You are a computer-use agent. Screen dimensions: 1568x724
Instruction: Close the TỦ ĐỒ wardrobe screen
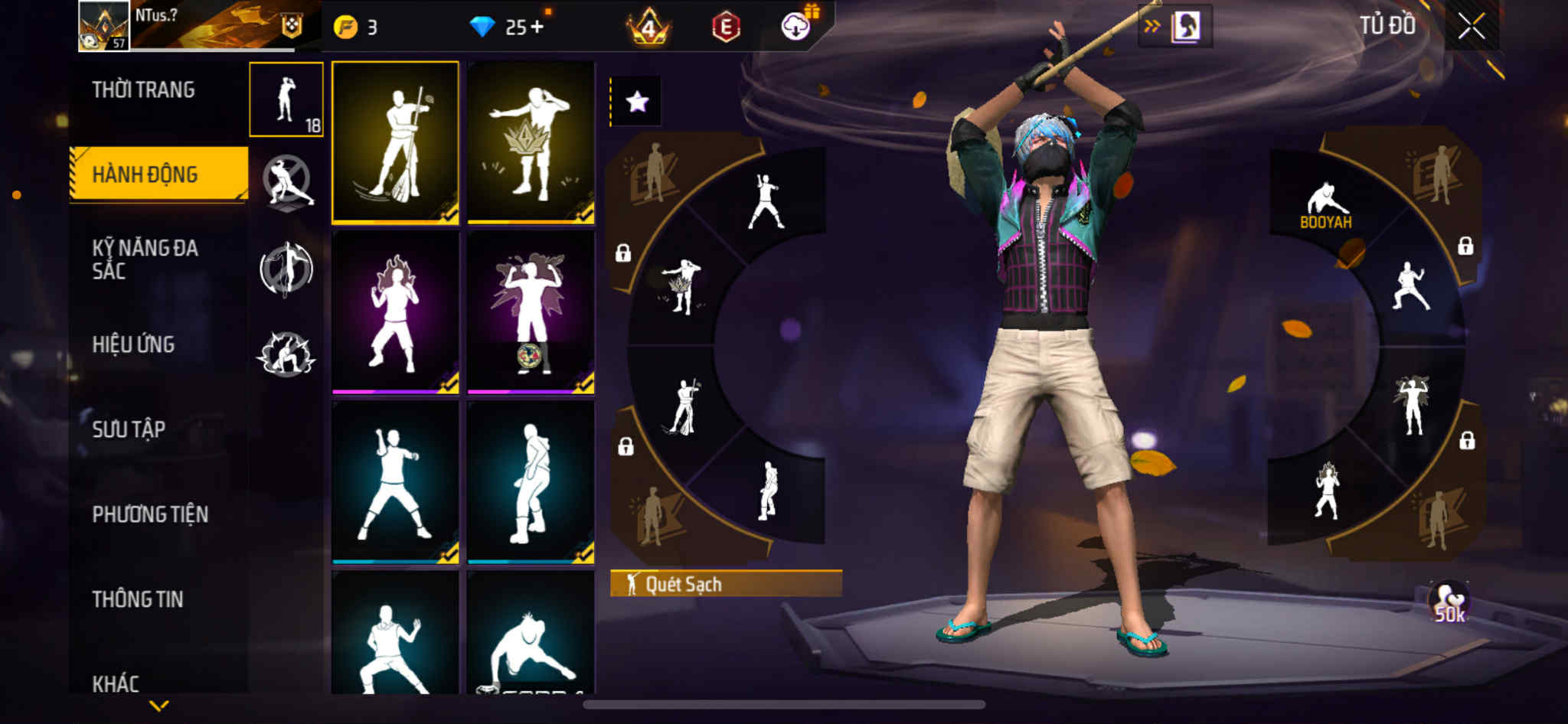click(x=1471, y=27)
